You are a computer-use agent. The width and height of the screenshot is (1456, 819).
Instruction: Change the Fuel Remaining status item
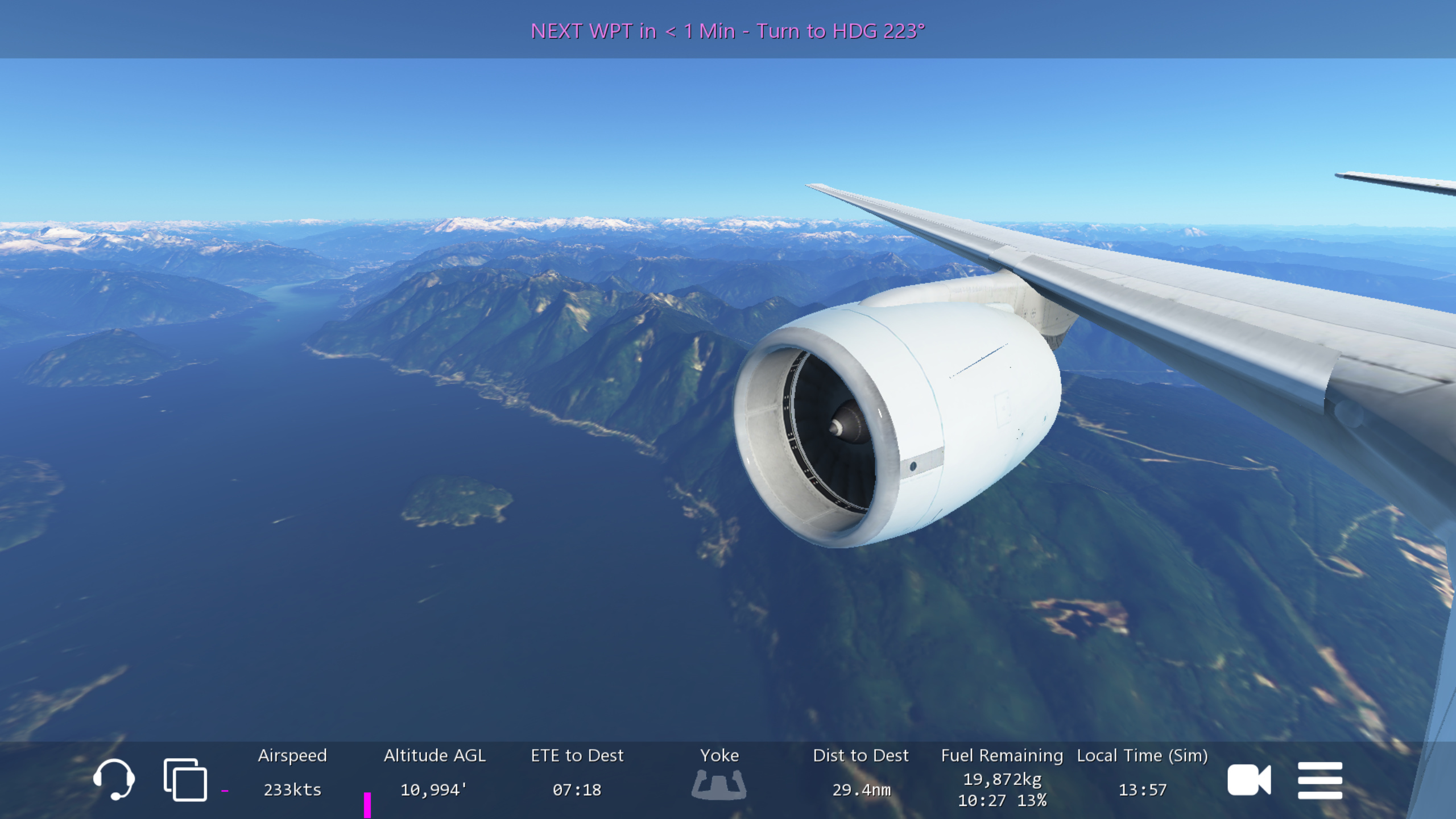[x=1002, y=777]
